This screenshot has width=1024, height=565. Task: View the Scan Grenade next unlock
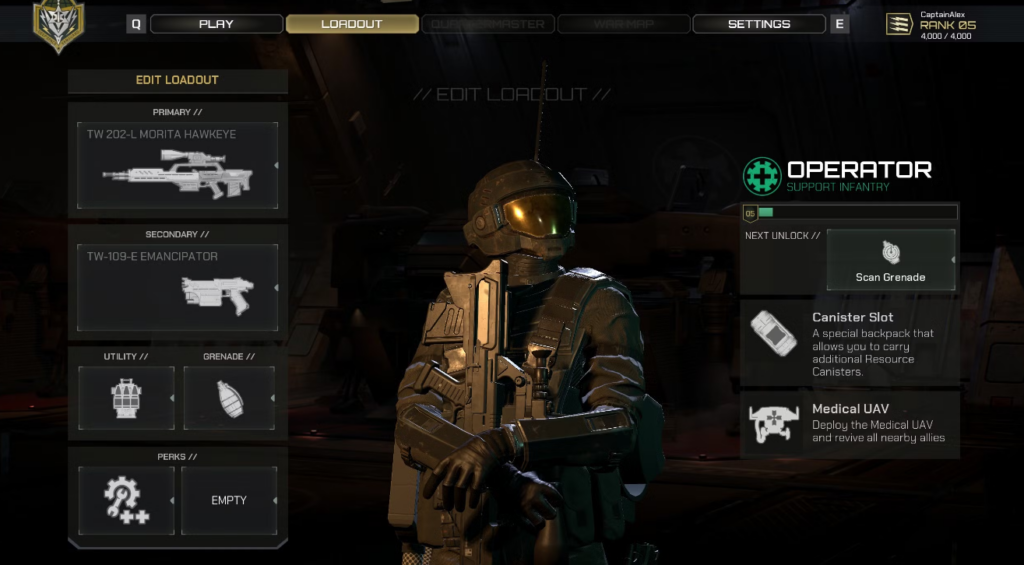point(890,260)
